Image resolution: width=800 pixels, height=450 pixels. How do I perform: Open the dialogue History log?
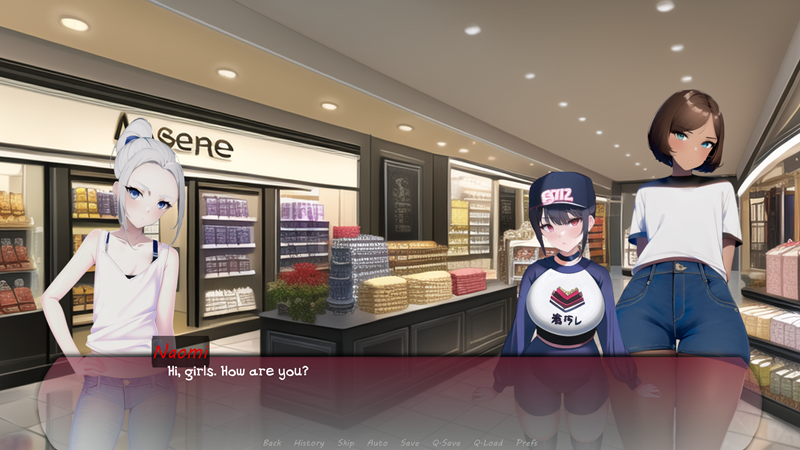309,442
